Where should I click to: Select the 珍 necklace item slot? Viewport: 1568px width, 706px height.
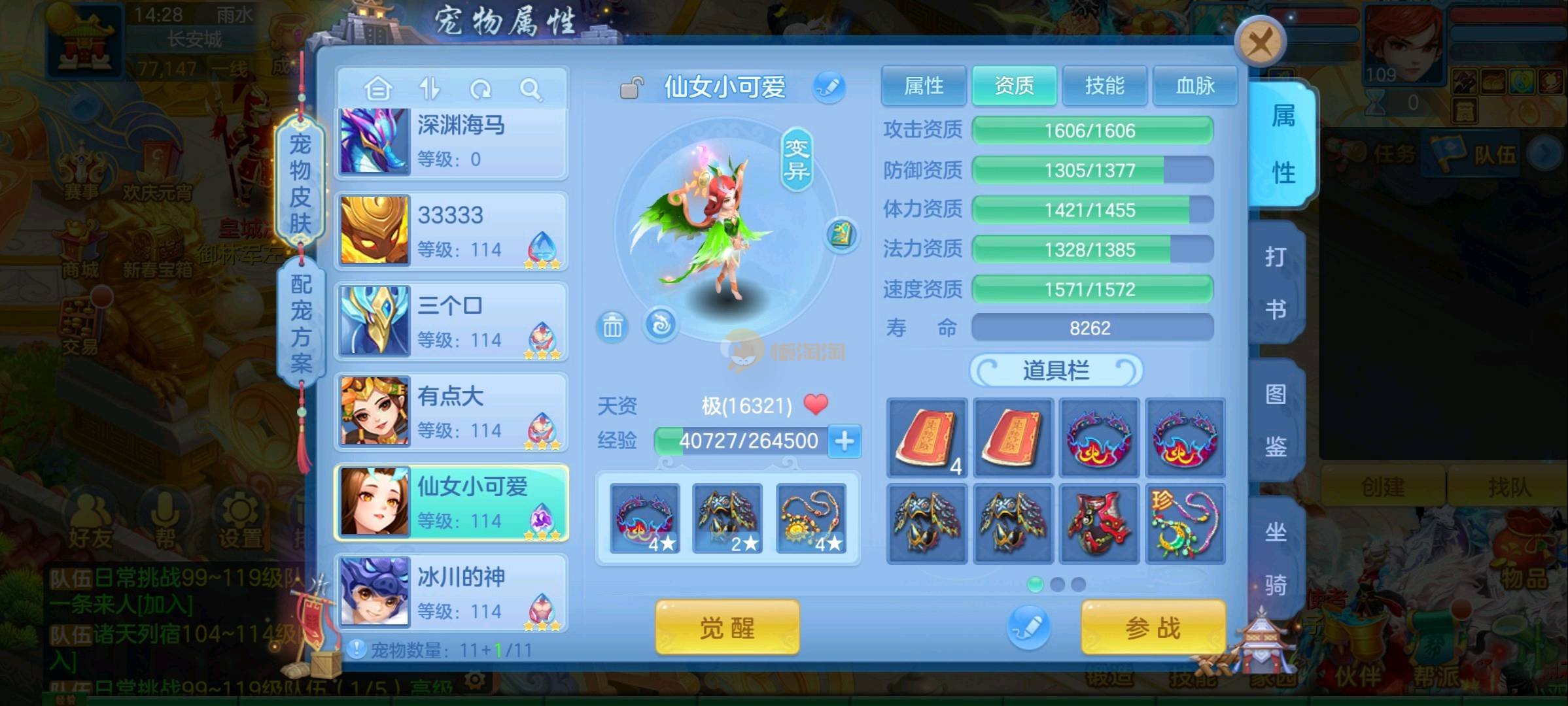pos(1185,524)
